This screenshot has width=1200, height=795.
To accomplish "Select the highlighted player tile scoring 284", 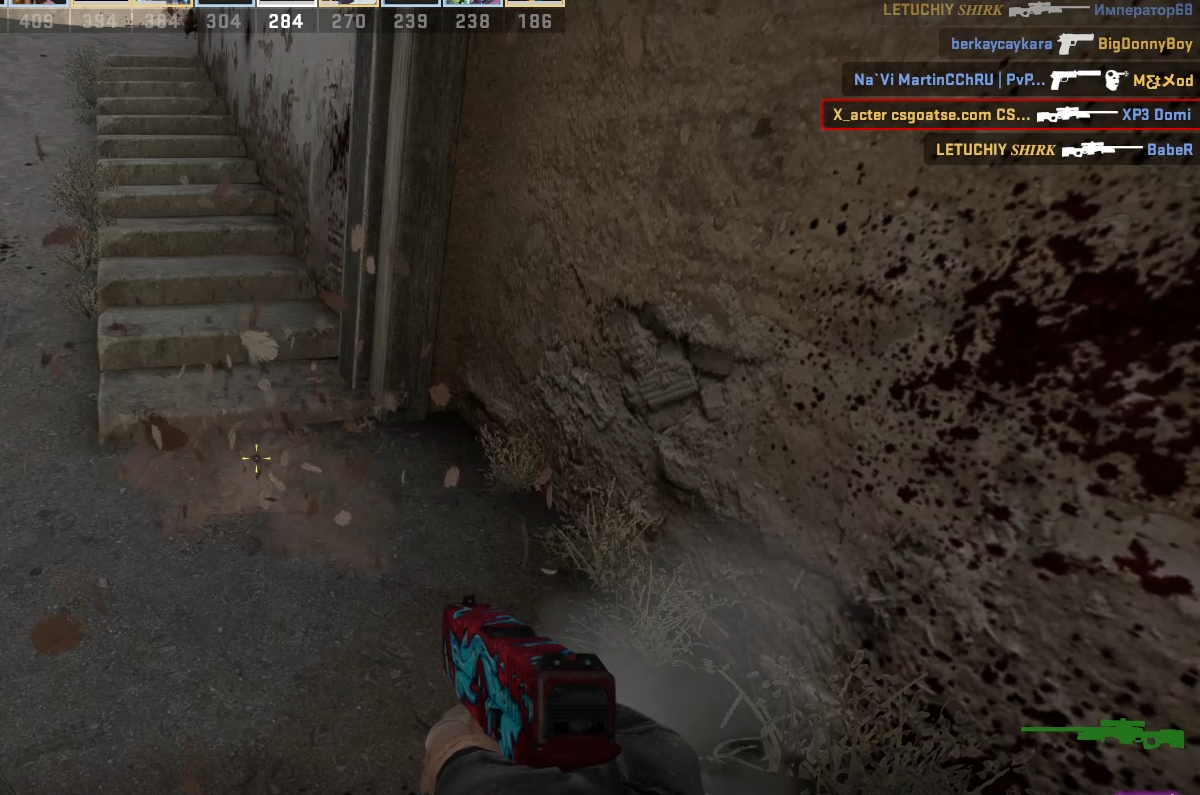I will point(287,15).
